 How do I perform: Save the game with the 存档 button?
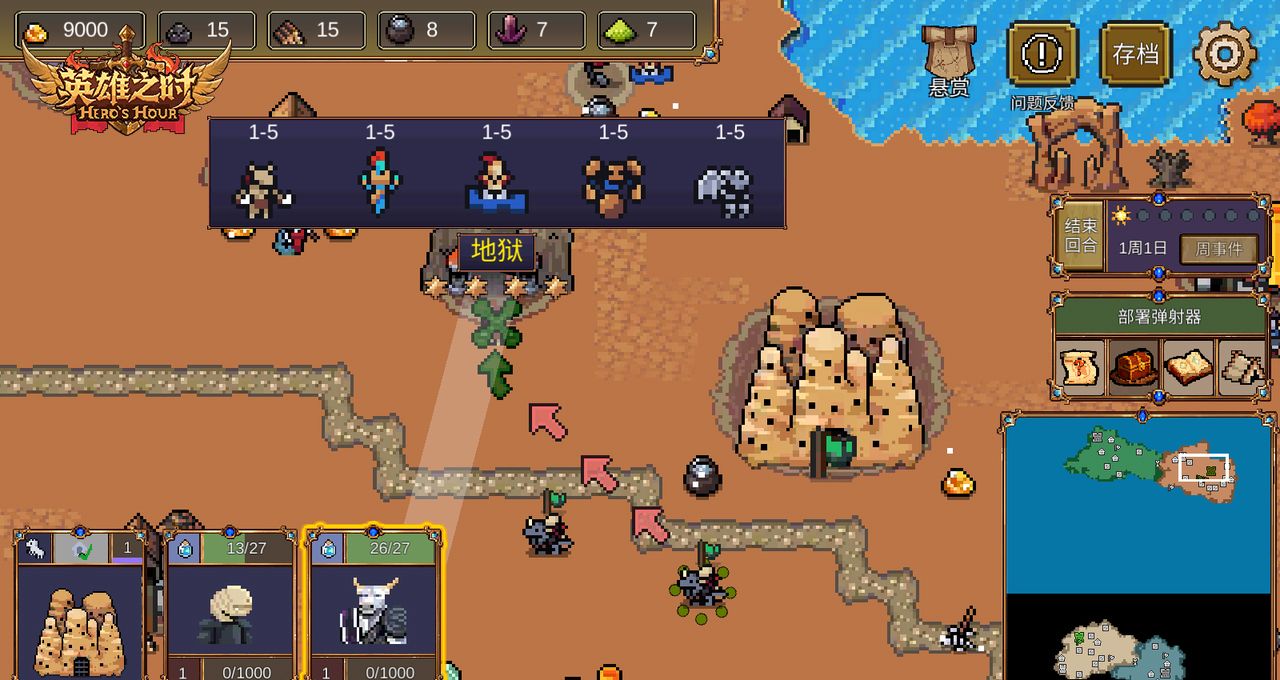pyautogui.click(x=1136, y=54)
